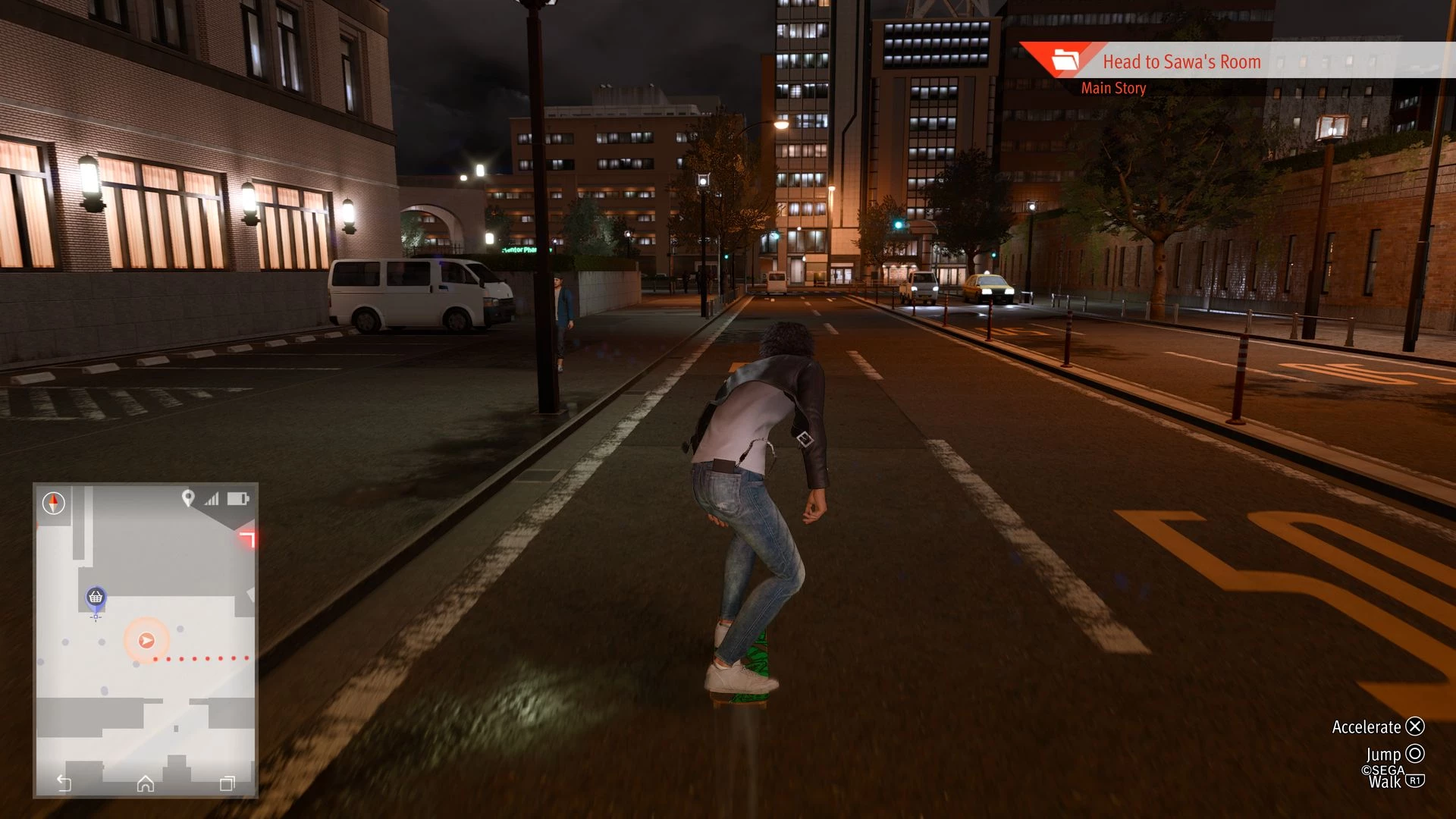Open the phone's home button
This screenshot has width=1456, height=819.
tap(146, 783)
